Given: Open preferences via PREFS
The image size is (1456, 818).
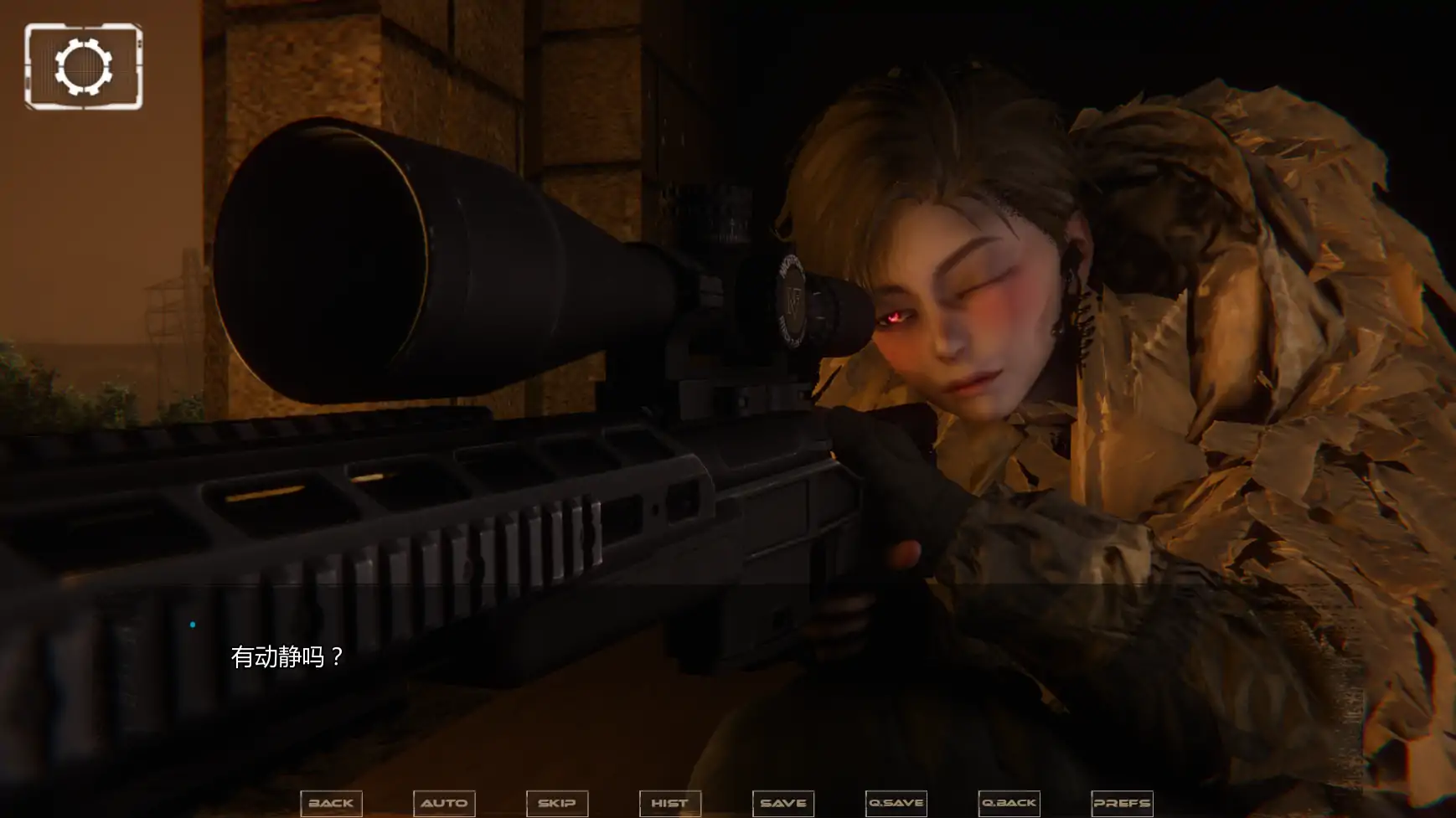Looking at the screenshot, I should coord(1122,803).
